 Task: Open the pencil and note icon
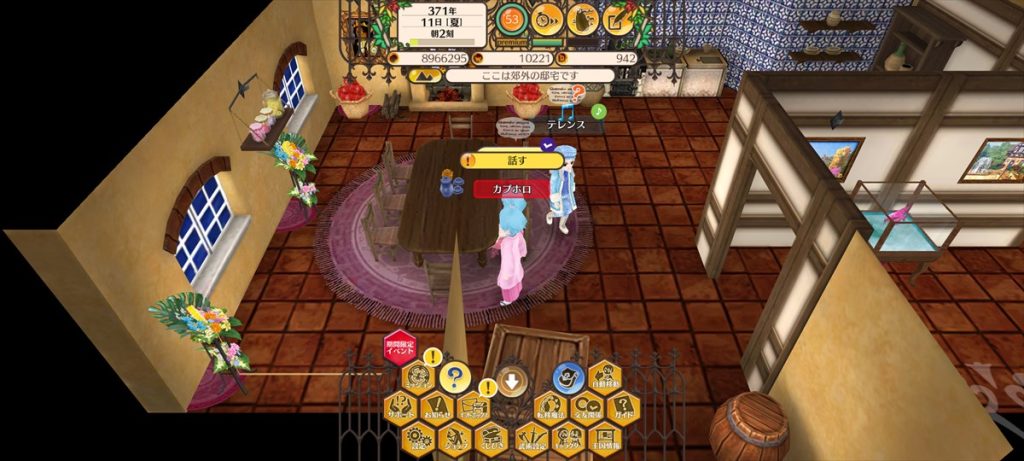618,18
